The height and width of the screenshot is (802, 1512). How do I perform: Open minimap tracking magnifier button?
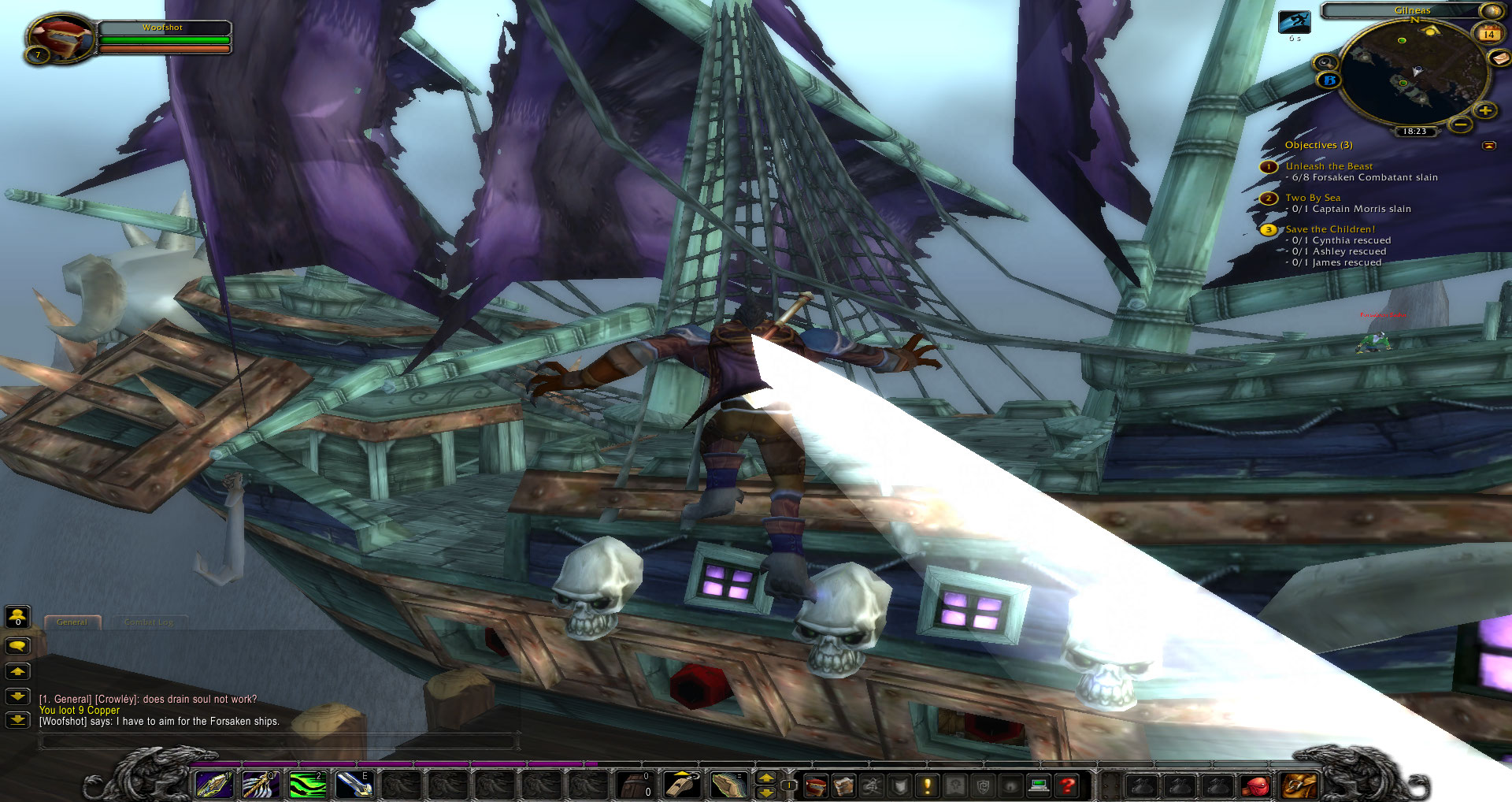click(1325, 62)
